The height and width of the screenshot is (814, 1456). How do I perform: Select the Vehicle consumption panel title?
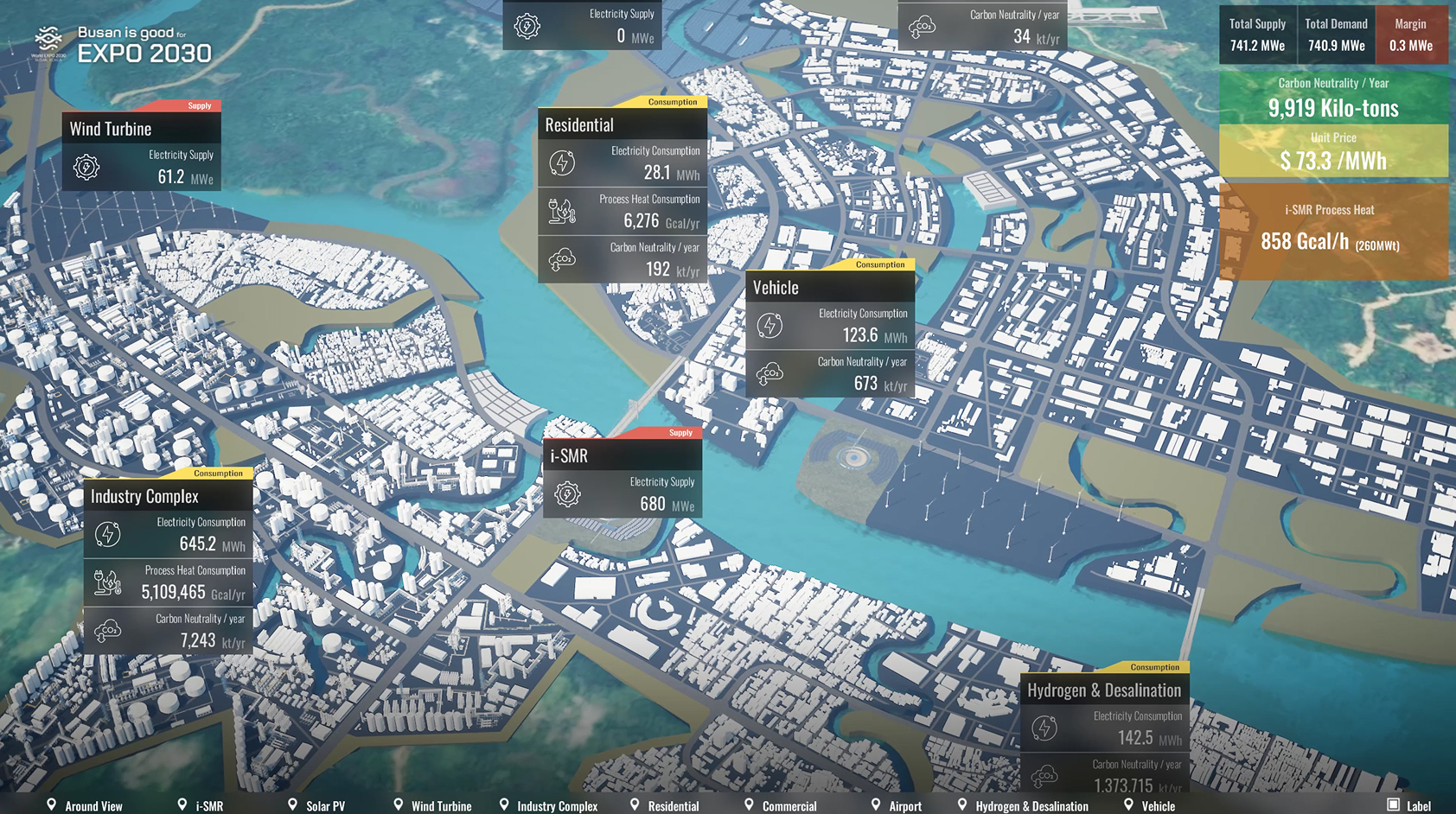(x=829, y=288)
